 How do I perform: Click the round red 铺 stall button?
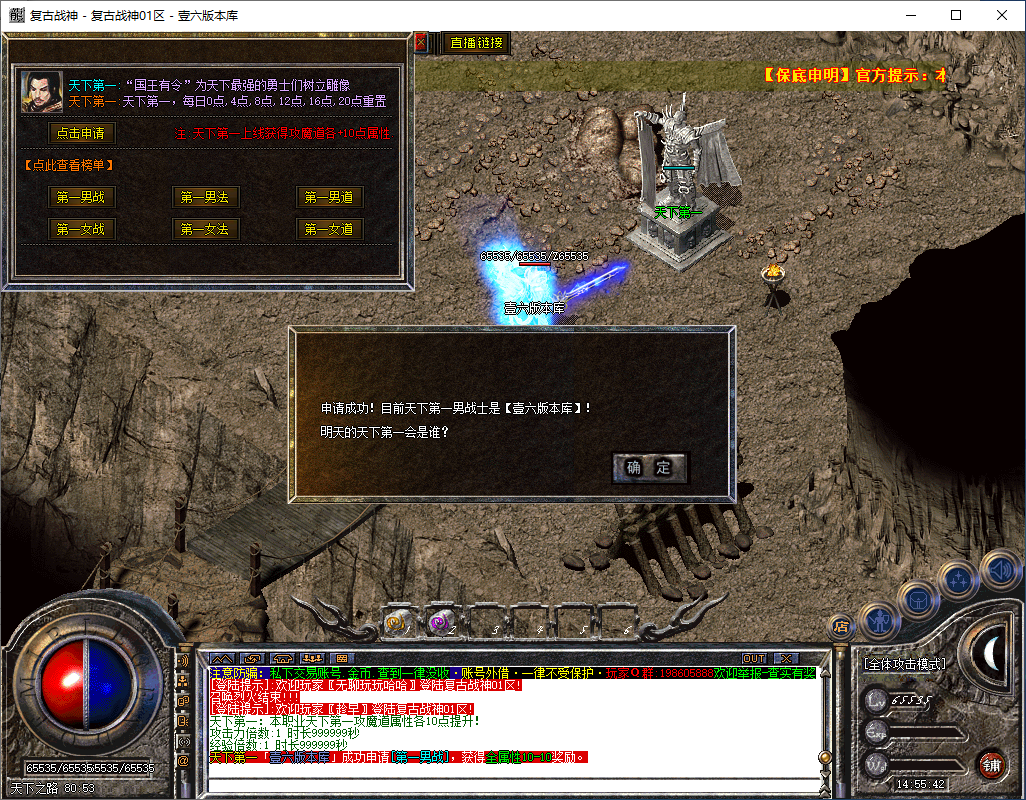(x=991, y=765)
